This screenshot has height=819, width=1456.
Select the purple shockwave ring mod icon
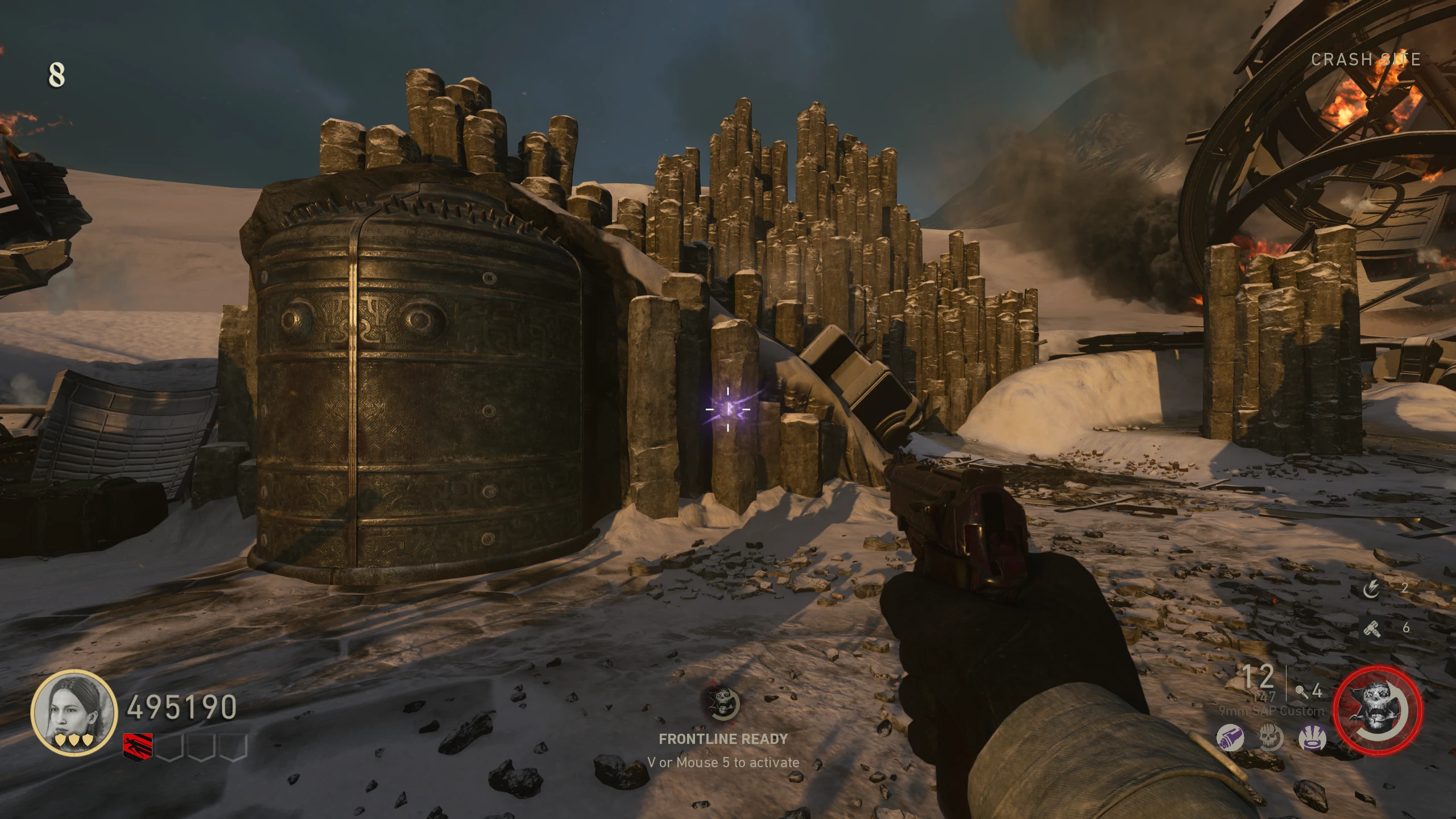[1312, 738]
